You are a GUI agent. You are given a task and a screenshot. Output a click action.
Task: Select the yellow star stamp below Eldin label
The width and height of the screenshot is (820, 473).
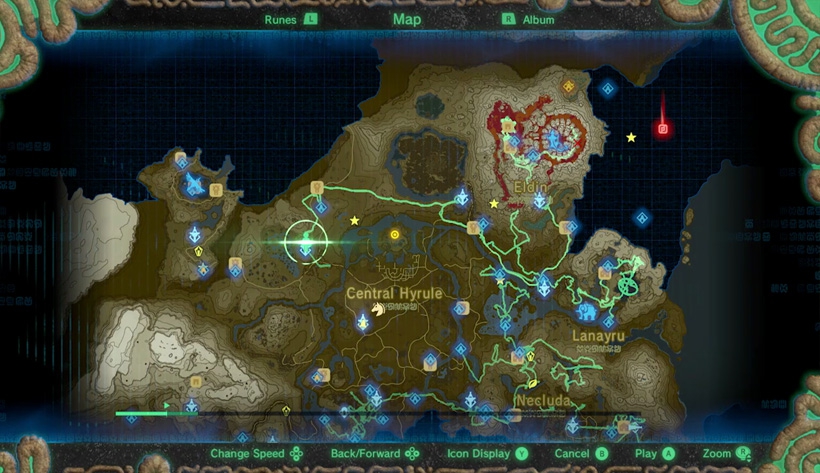click(493, 204)
